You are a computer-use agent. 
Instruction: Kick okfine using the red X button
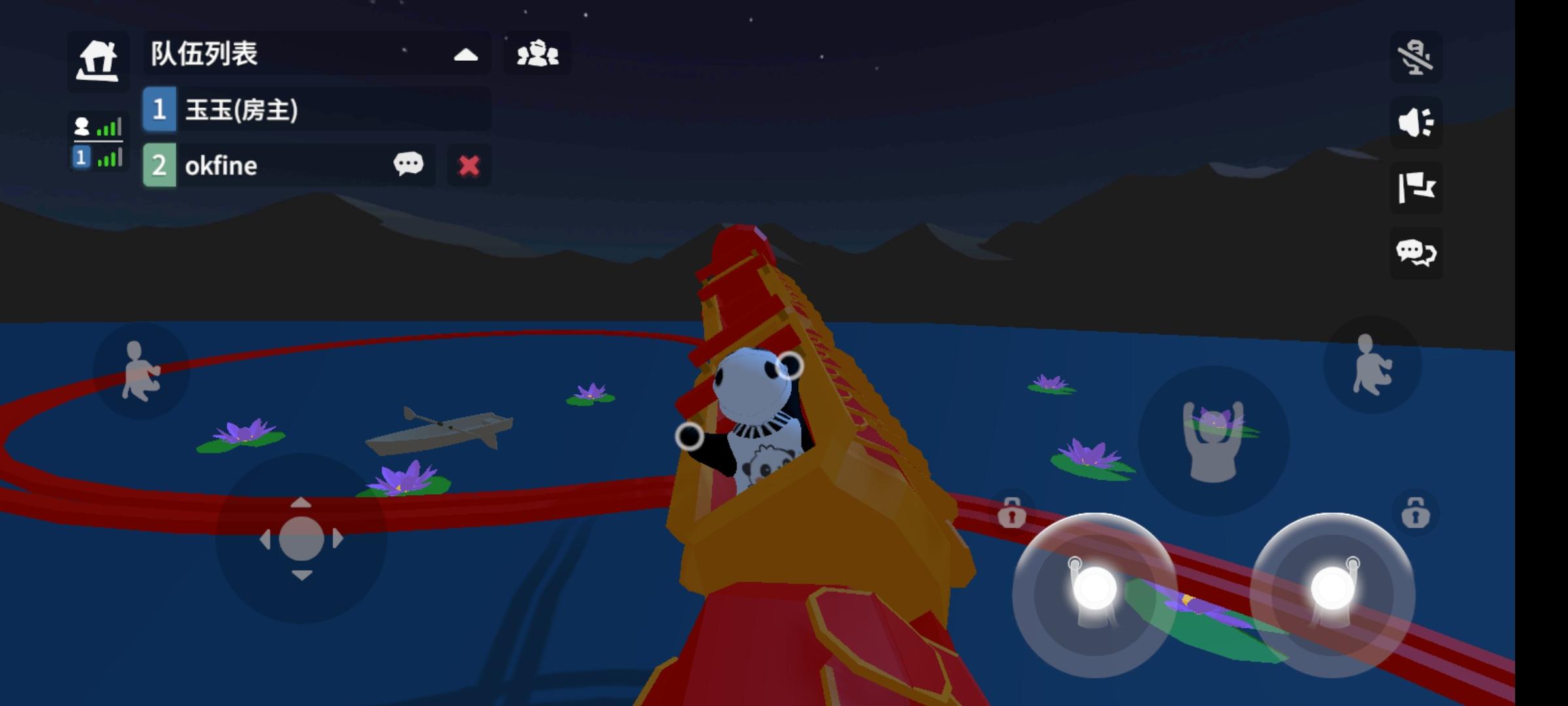[468, 165]
